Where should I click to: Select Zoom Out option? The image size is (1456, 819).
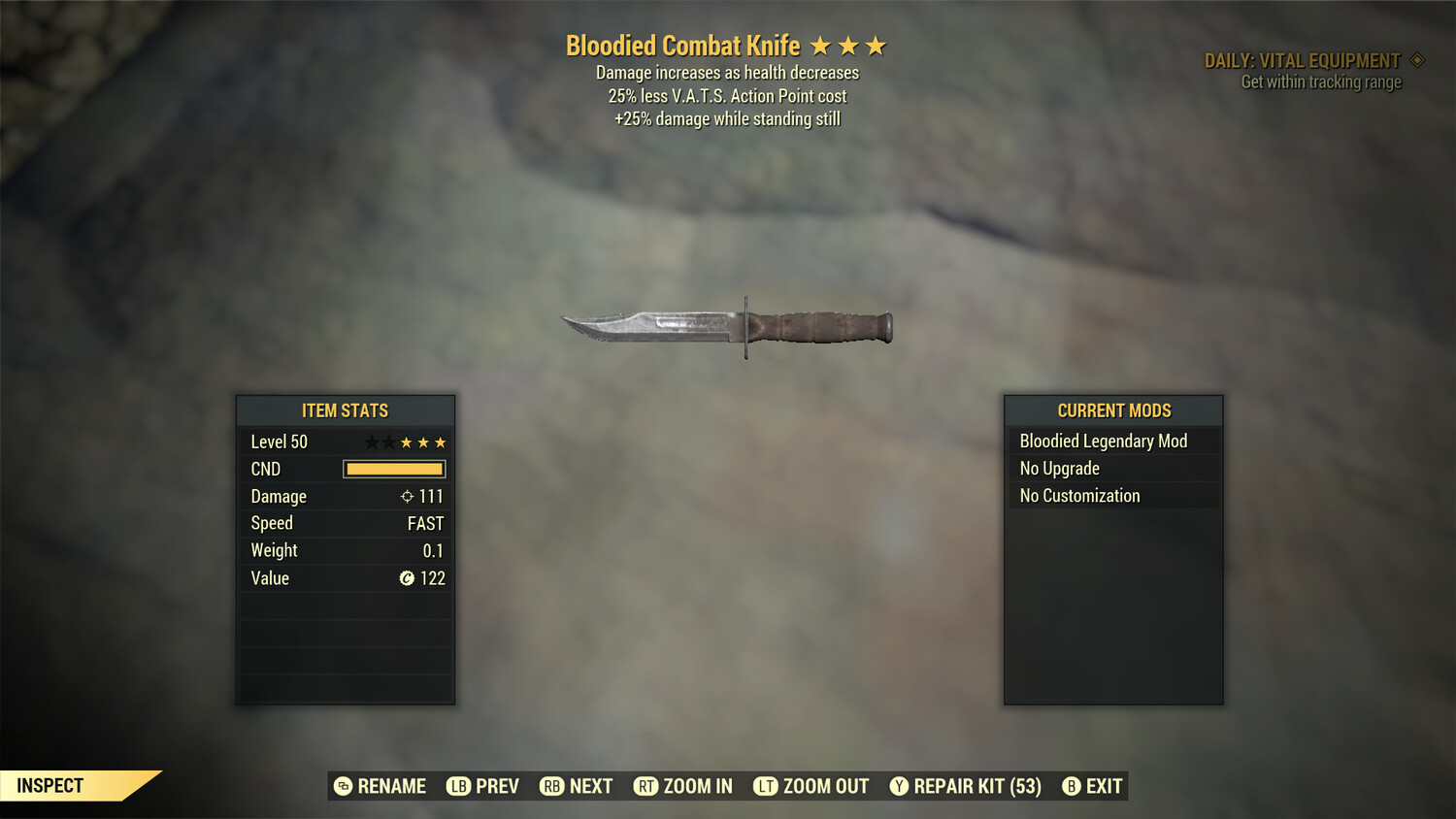tap(811, 786)
